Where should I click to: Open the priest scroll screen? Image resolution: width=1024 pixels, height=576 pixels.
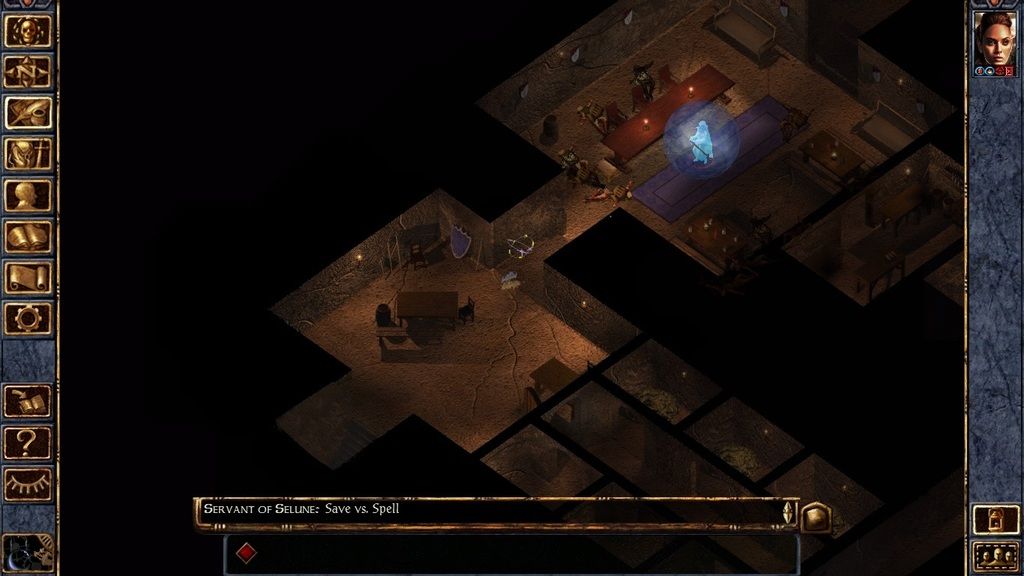tap(28, 277)
